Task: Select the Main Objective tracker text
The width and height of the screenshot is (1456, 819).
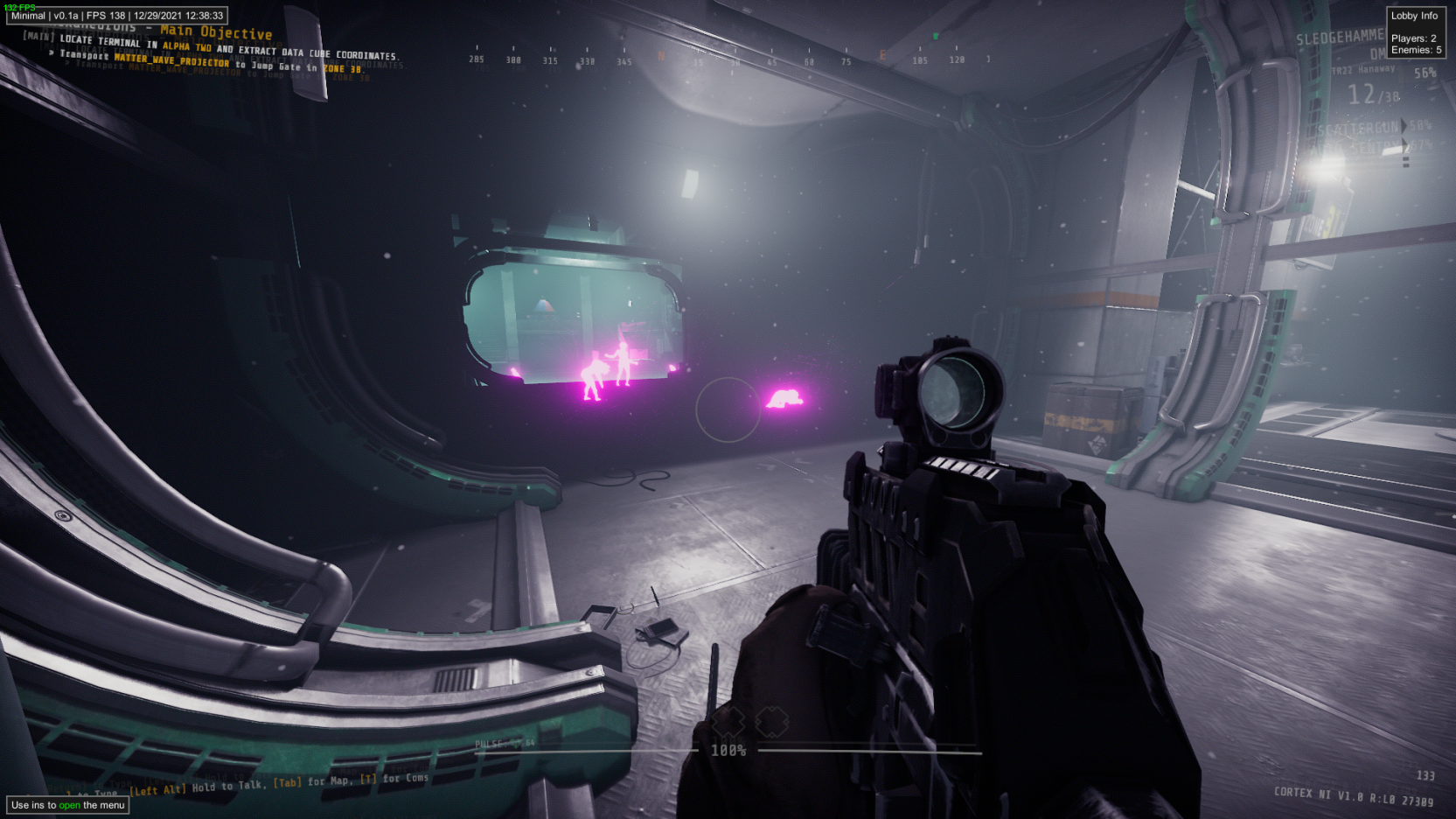Action: 216,32
